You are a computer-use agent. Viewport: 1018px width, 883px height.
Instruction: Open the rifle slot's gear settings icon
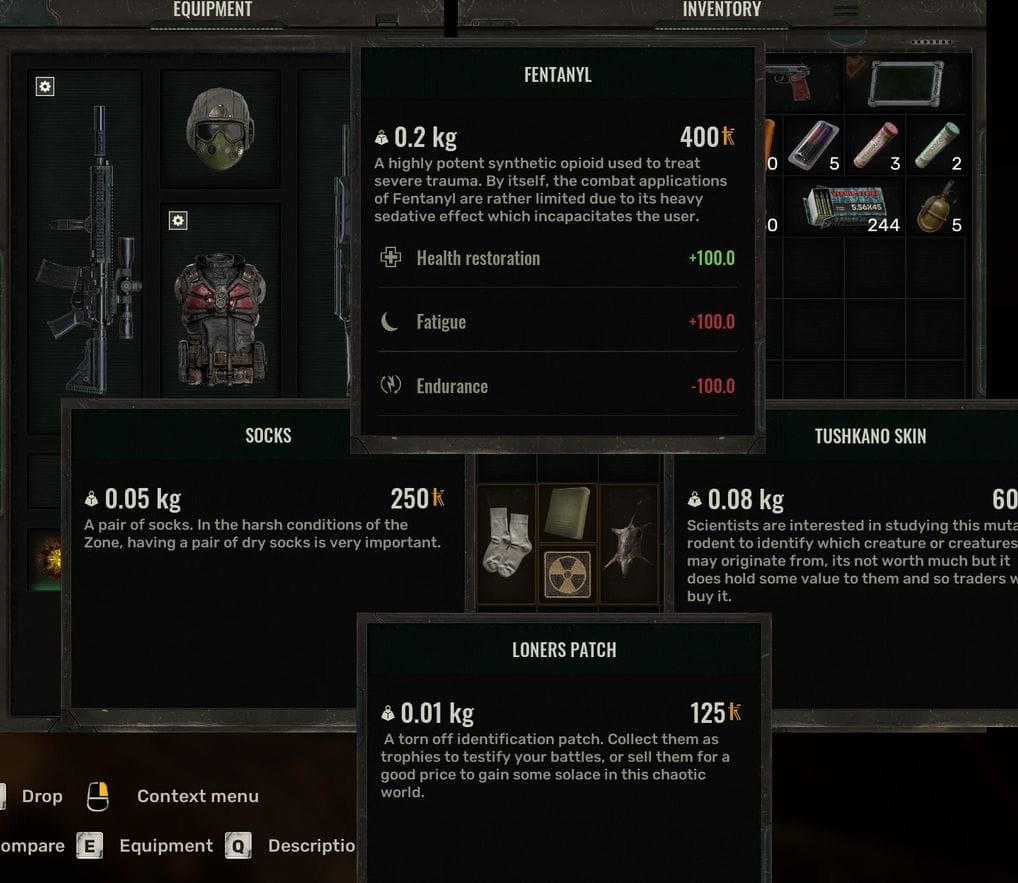pos(44,87)
